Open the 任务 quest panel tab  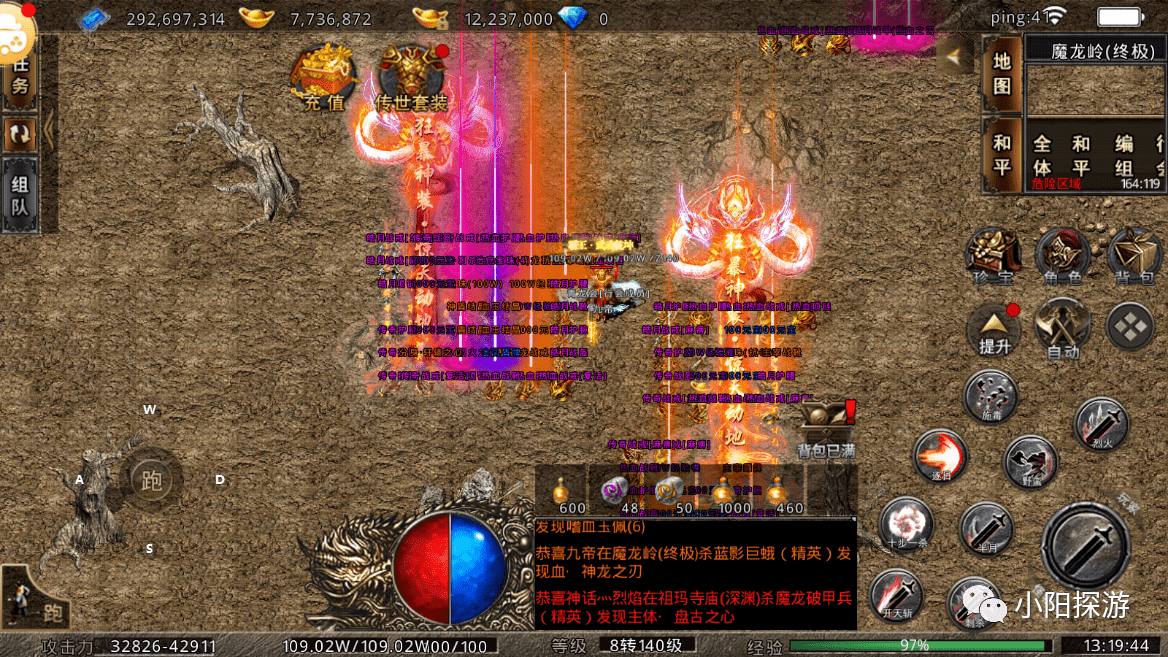click(x=19, y=73)
